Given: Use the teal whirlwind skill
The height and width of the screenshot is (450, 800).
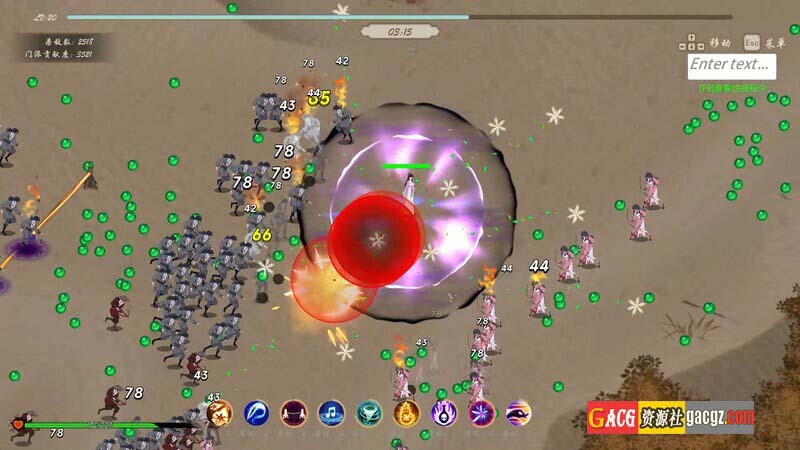Looking at the screenshot, I should pyautogui.click(x=369, y=412).
